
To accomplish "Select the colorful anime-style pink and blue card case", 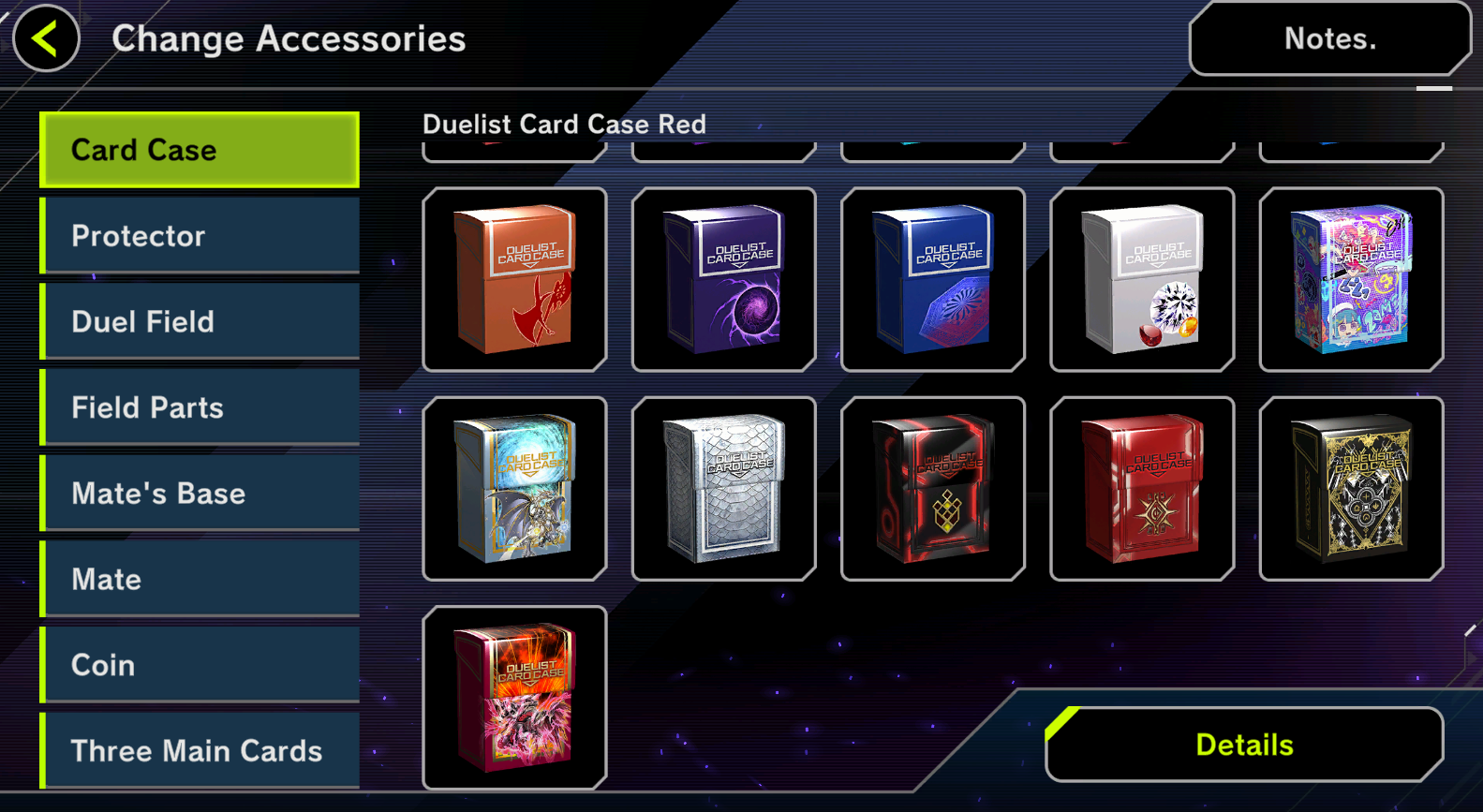I will coord(1351,279).
